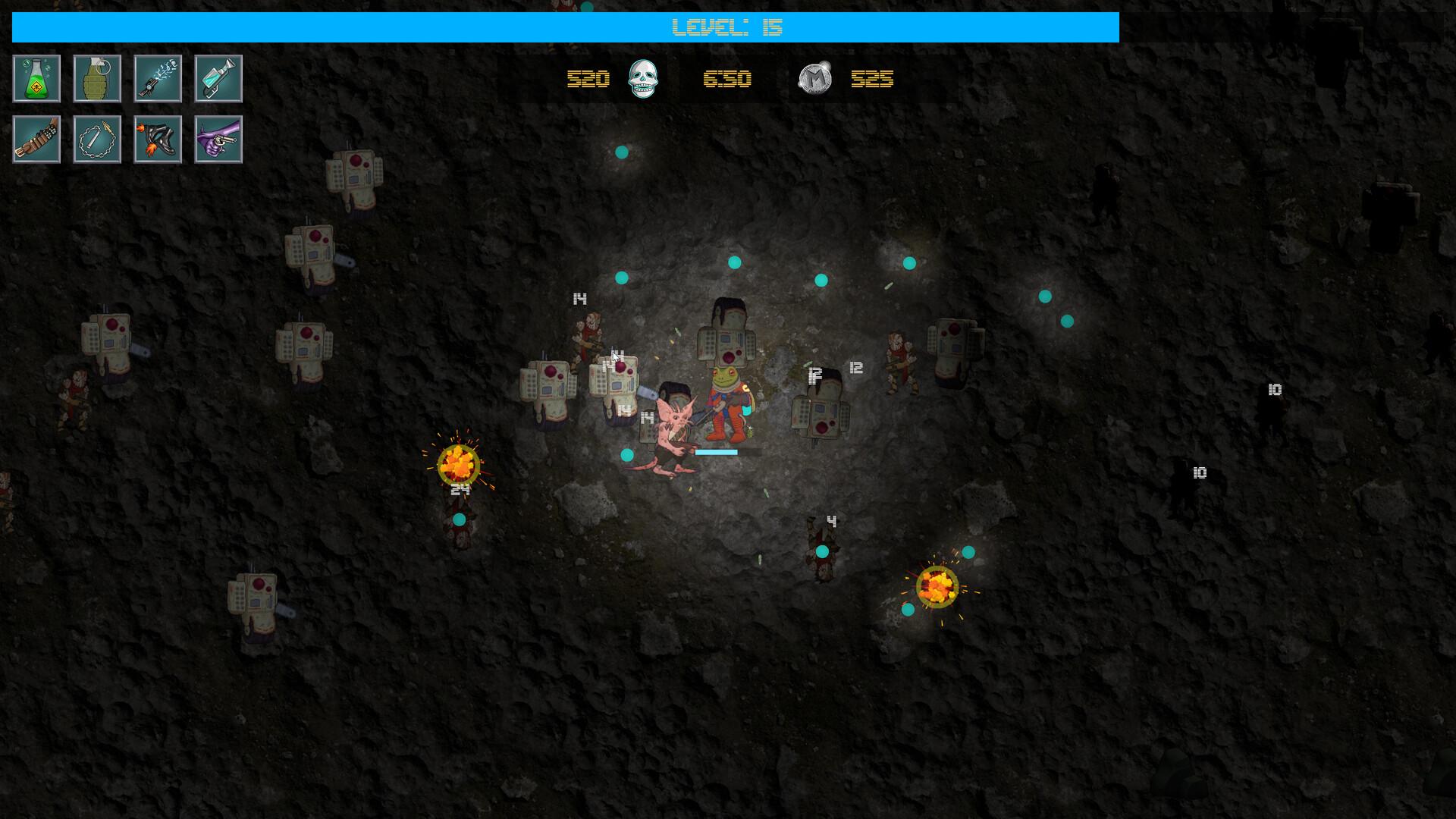Screen dimensions: 1456x819
Task: Select the syringe injector ability
Action: pyautogui.click(x=218, y=78)
